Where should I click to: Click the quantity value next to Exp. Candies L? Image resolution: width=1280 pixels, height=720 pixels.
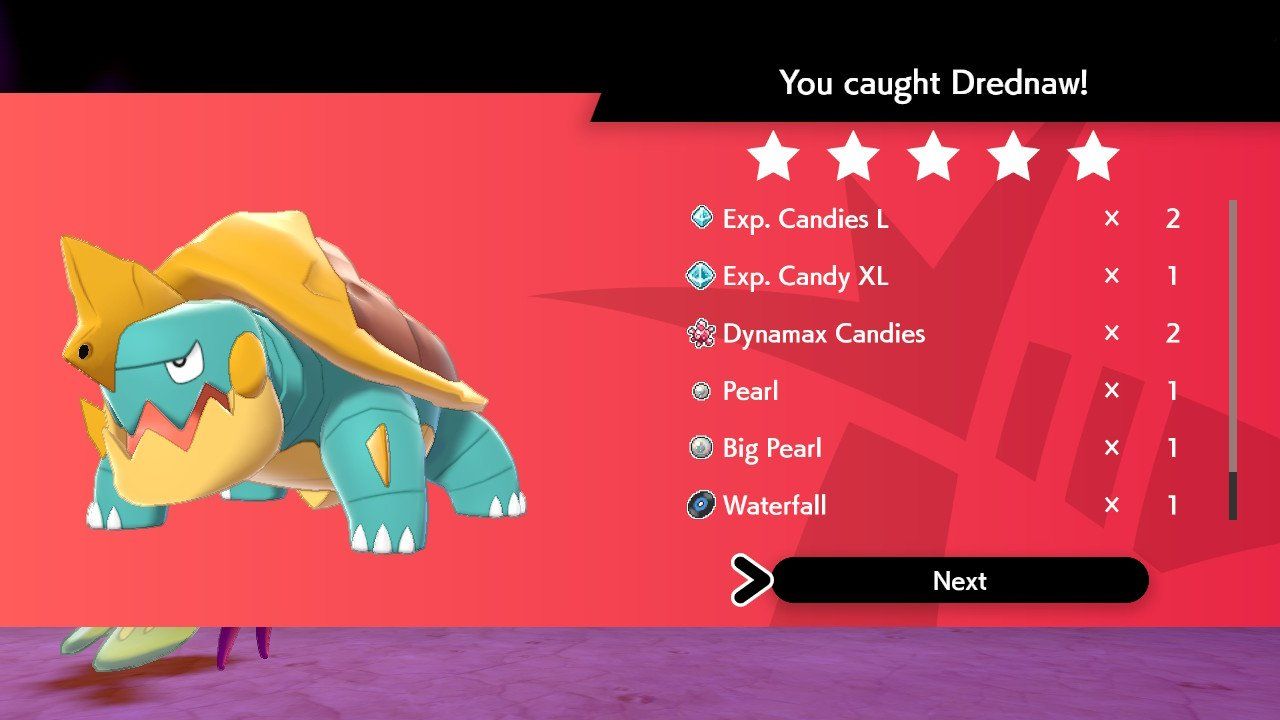pos(1172,218)
